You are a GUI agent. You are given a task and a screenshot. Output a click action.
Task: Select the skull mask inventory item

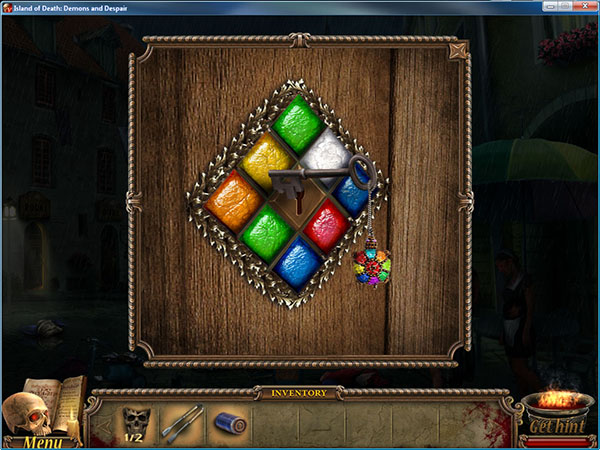(x=134, y=420)
